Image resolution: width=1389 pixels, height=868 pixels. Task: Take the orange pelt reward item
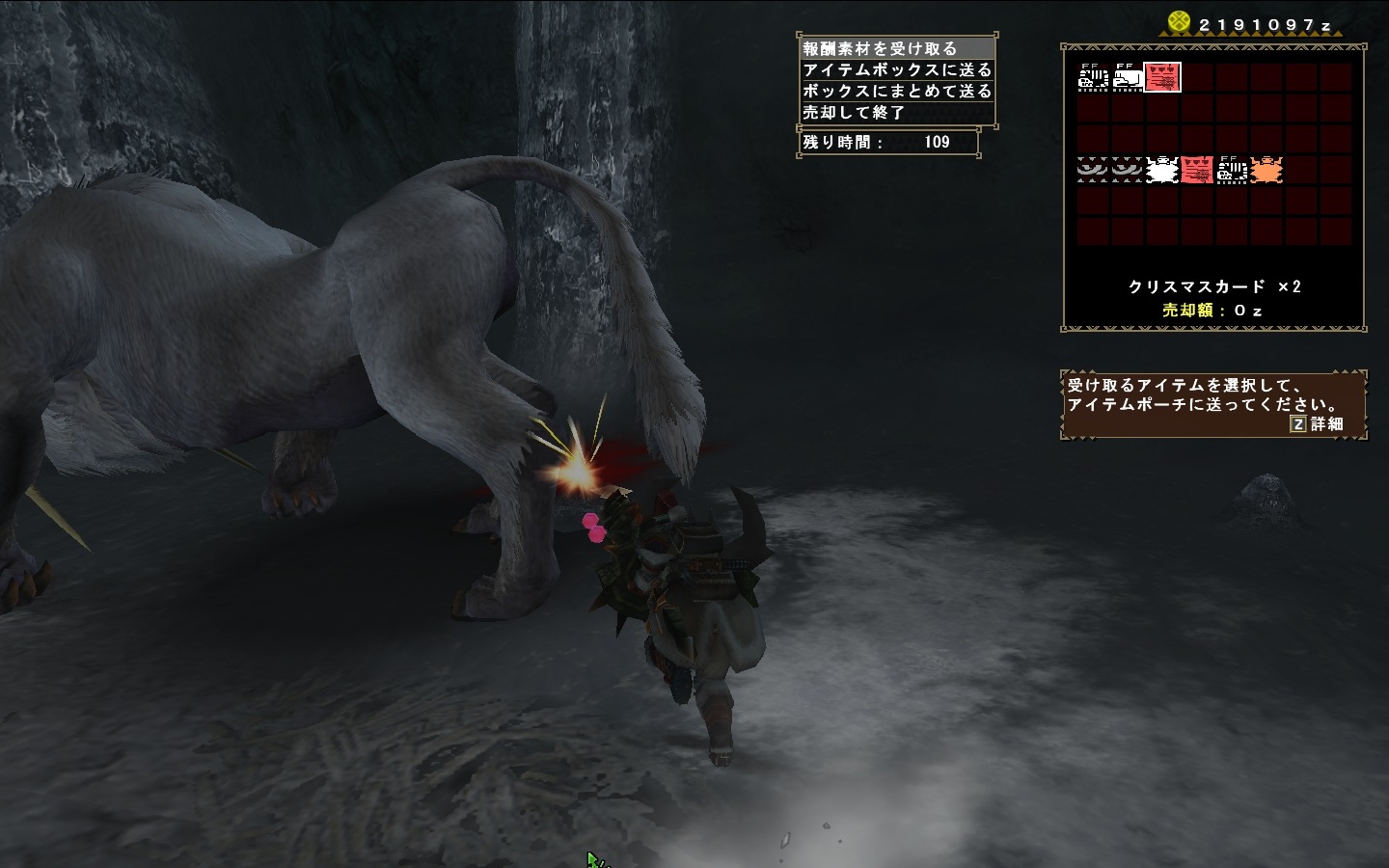tap(1266, 171)
